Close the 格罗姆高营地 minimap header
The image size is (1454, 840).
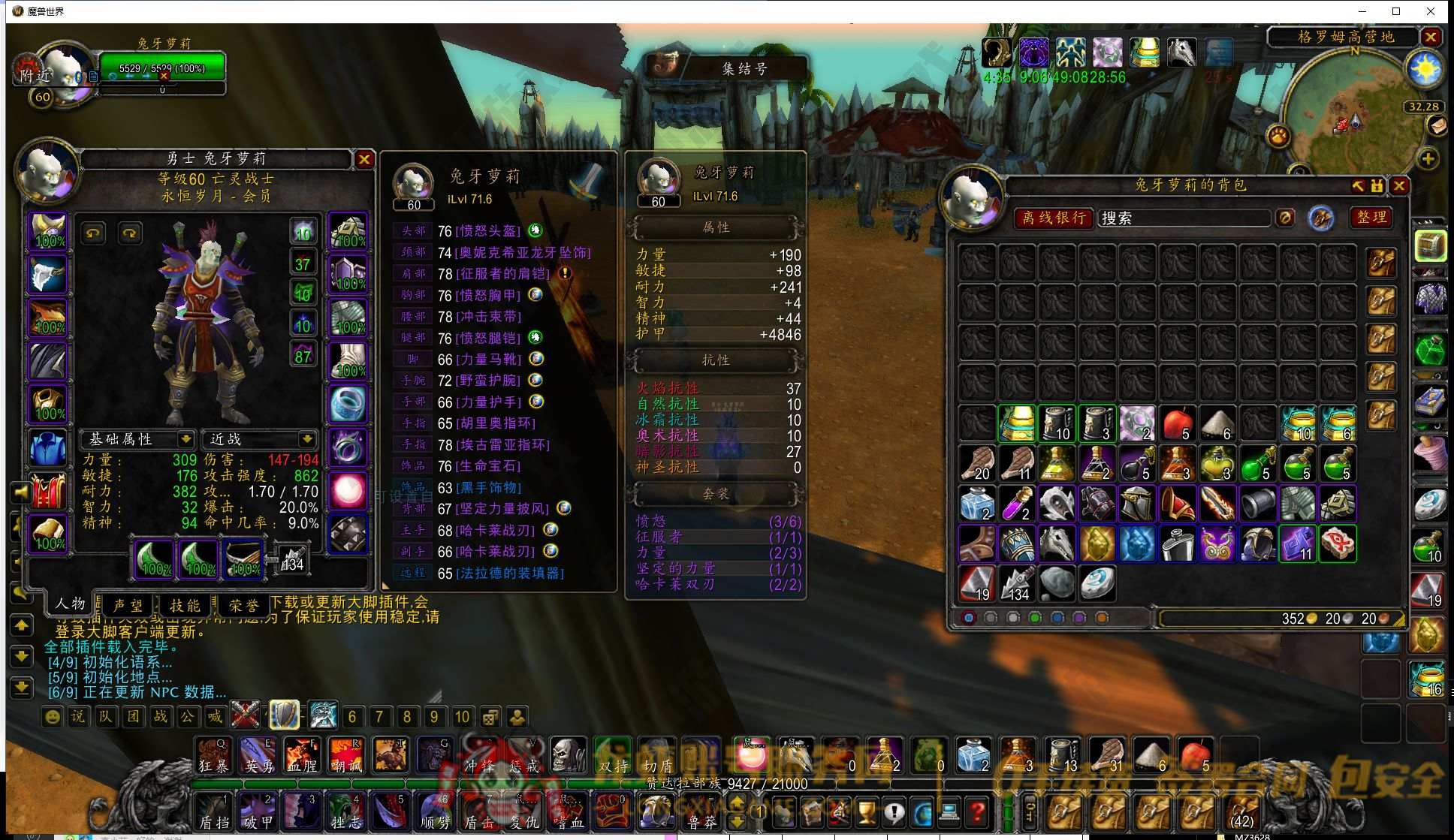click(x=1431, y=37)
